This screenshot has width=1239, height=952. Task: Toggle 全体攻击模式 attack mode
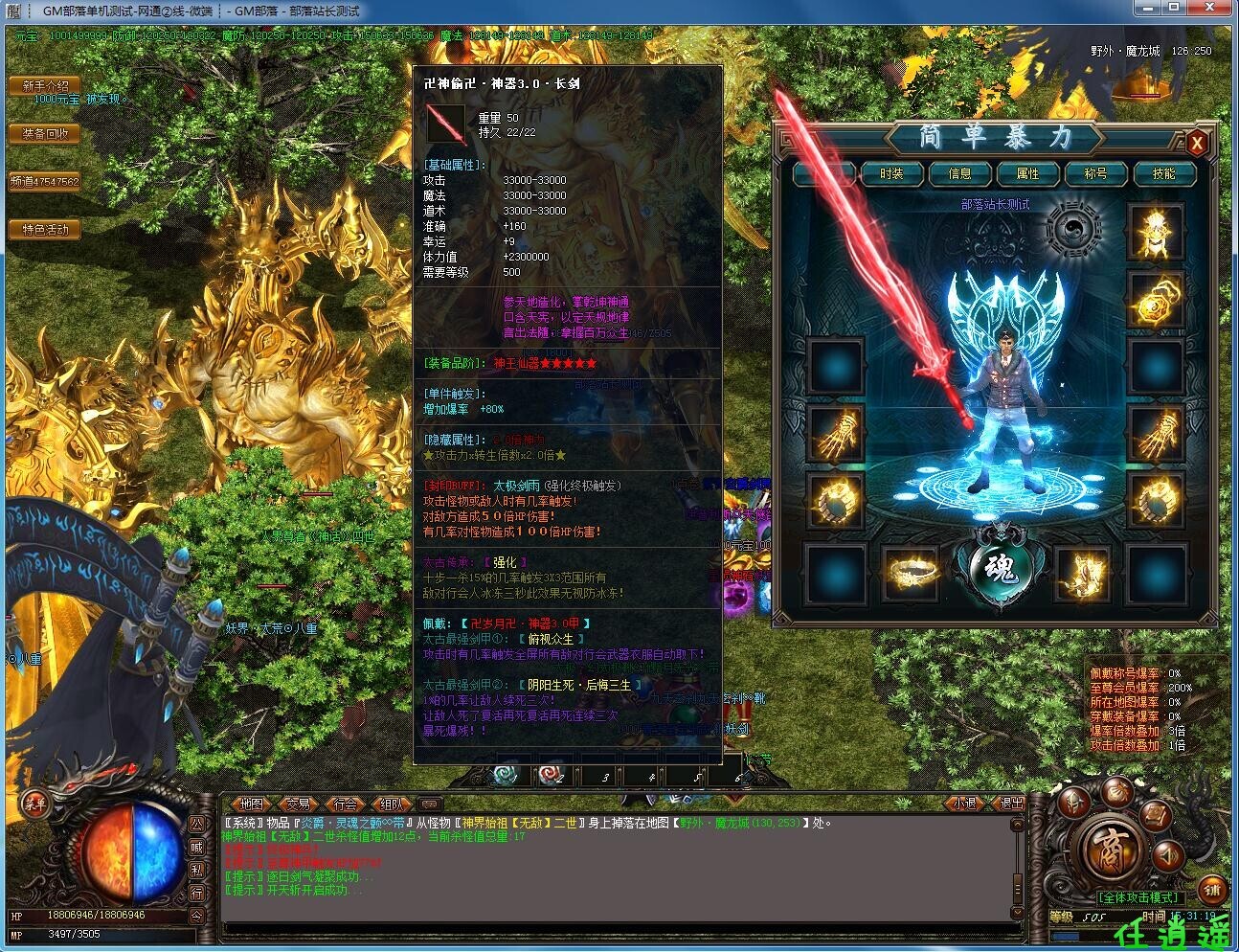pyautogui.click(x=1138, y=896)
